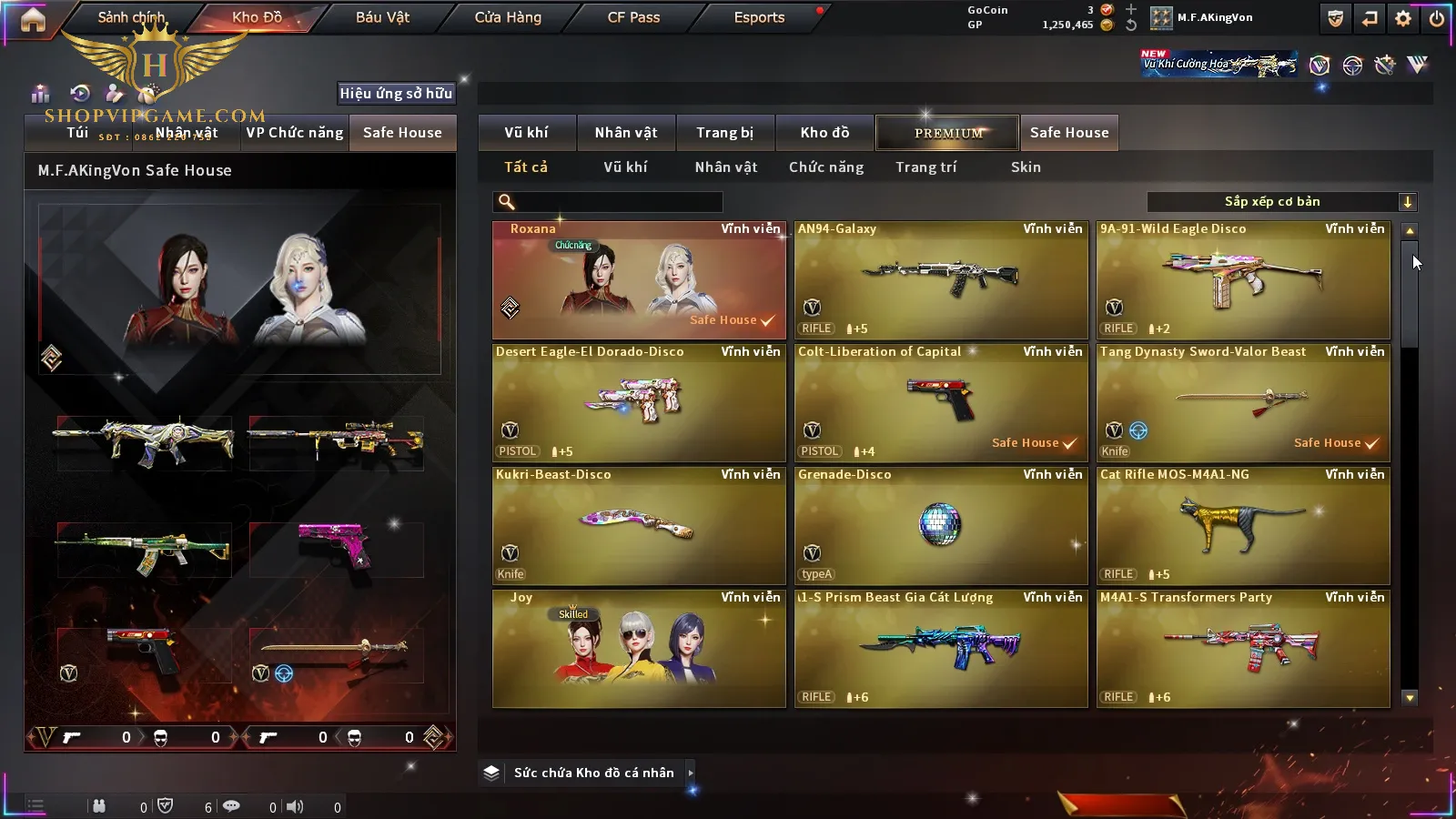This screenshot has width=1456, height=819.
Task: Open the Báu Vật menu
Action: 382,17
